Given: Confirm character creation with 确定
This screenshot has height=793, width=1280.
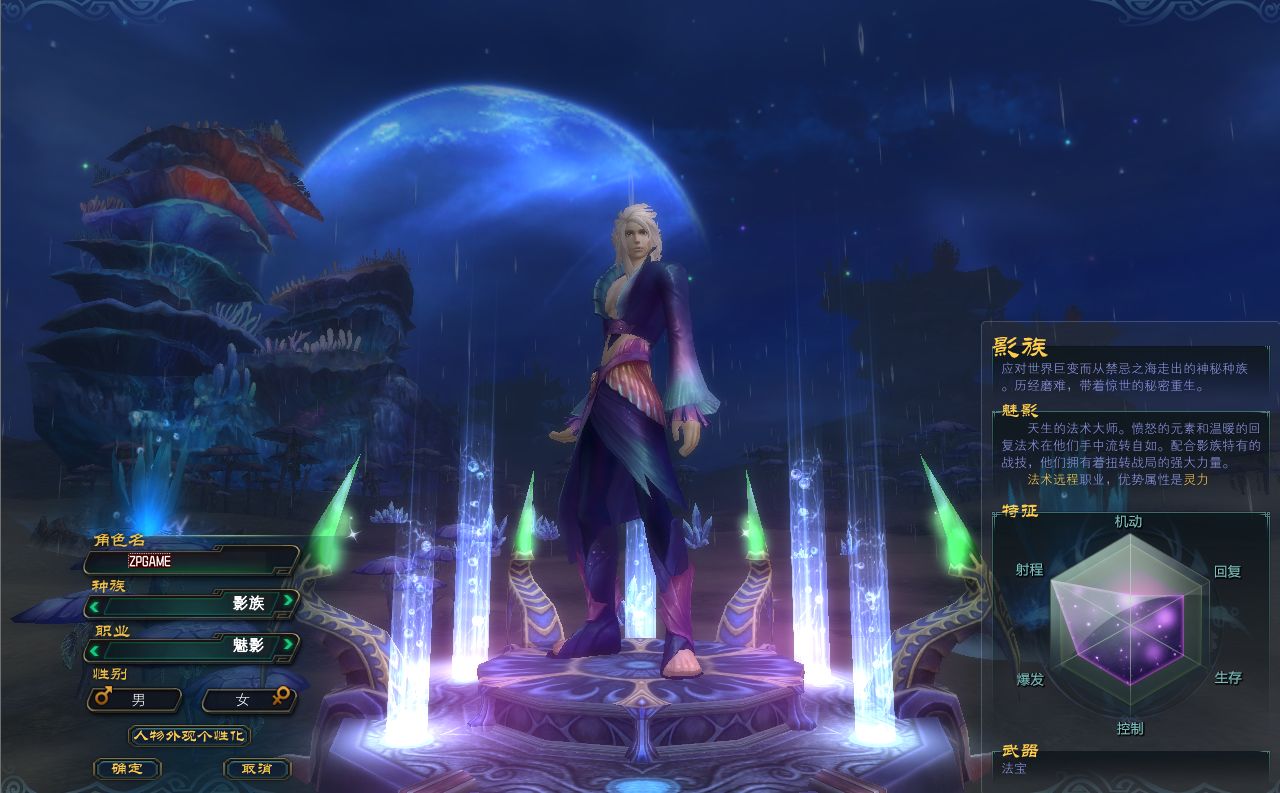Looking at the screenshot, I should [127, 769].
